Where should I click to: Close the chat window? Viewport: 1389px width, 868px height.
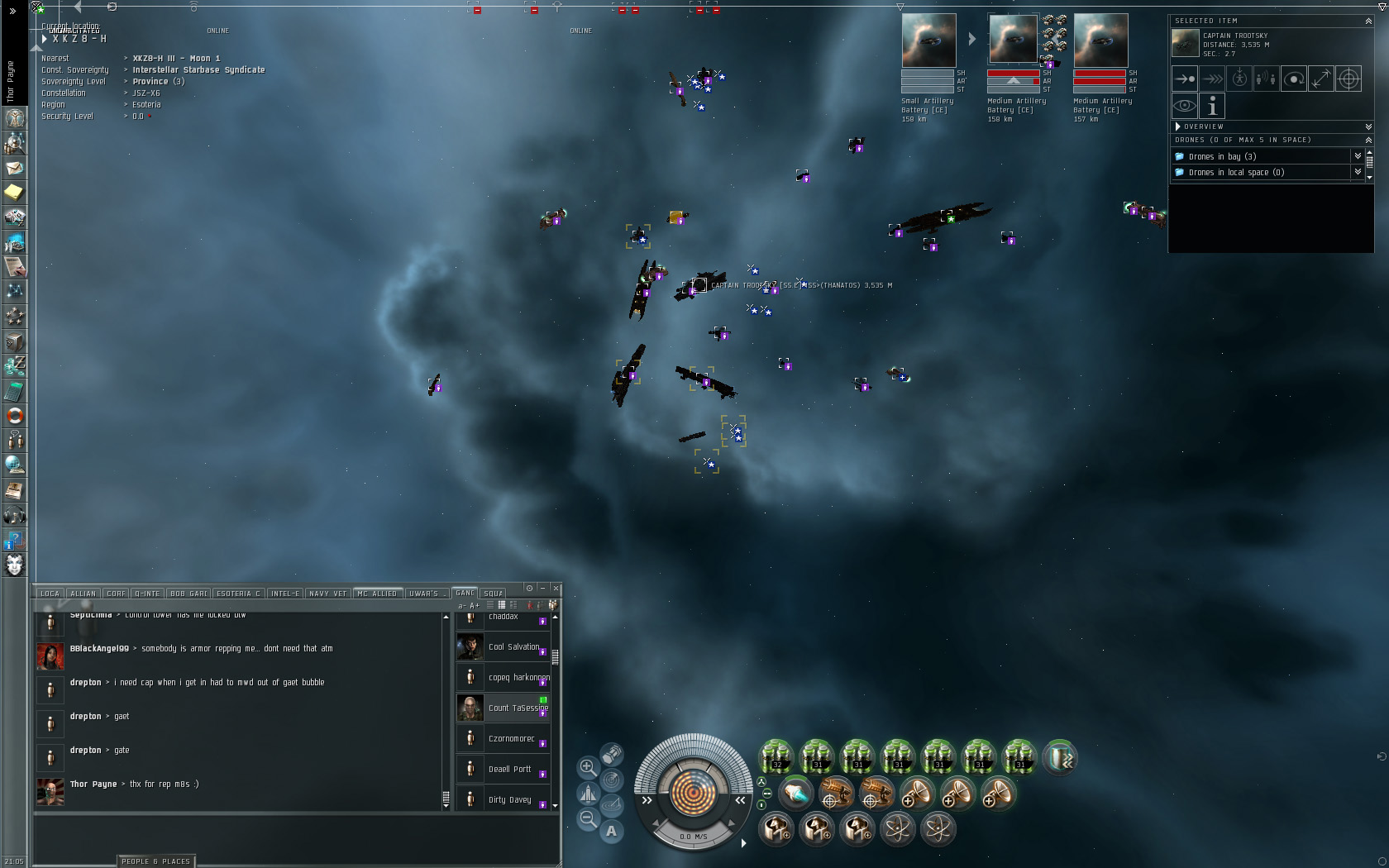[x=556, y=588]
